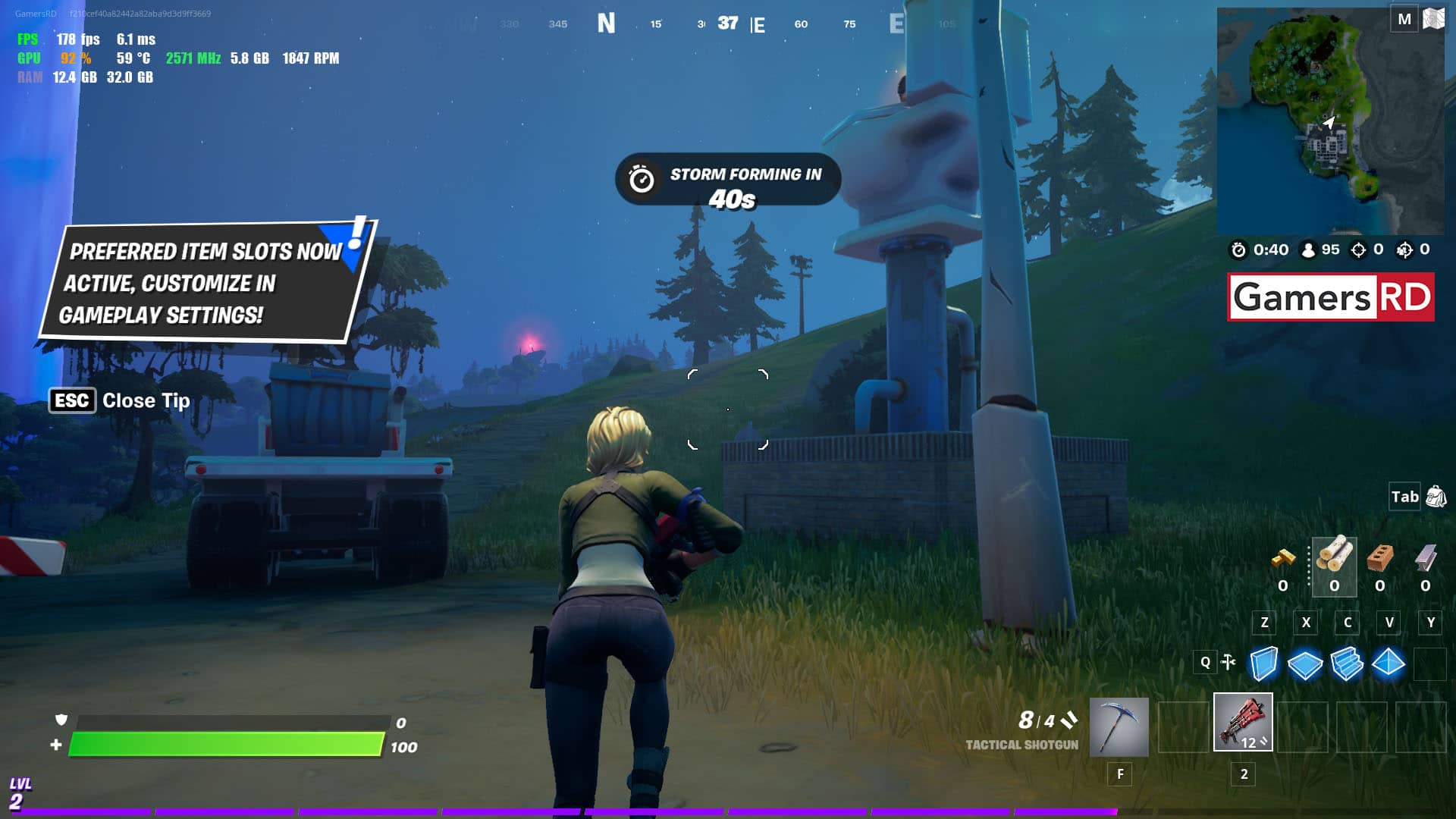Image resolution: width=1456 pixels, height=819 pixels.
Task: Select wood as building material
Action: 1334,557
